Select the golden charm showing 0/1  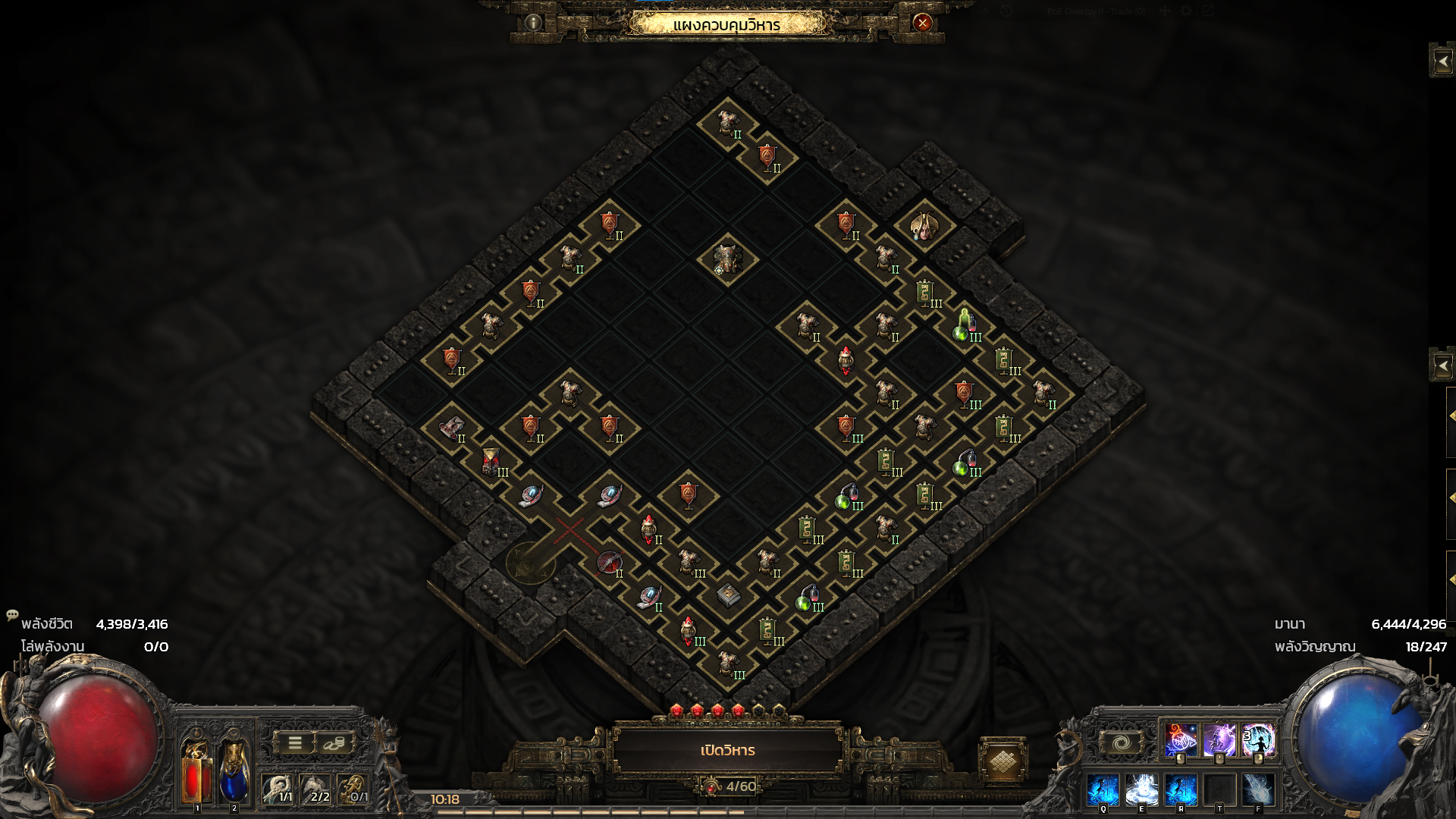click(x=353, y=789)
